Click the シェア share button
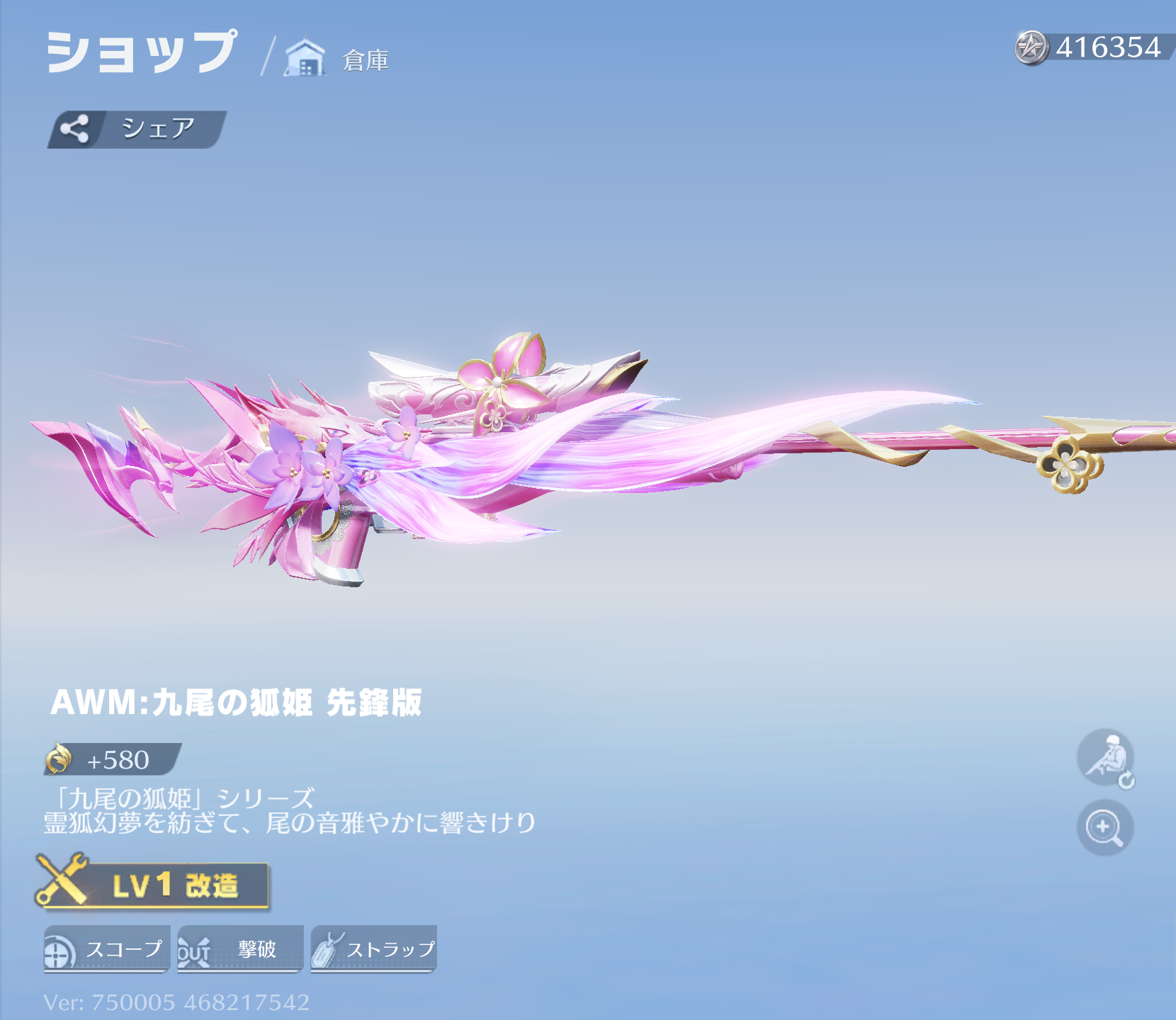This screenshot has height=1020, width=1176. 137,129
